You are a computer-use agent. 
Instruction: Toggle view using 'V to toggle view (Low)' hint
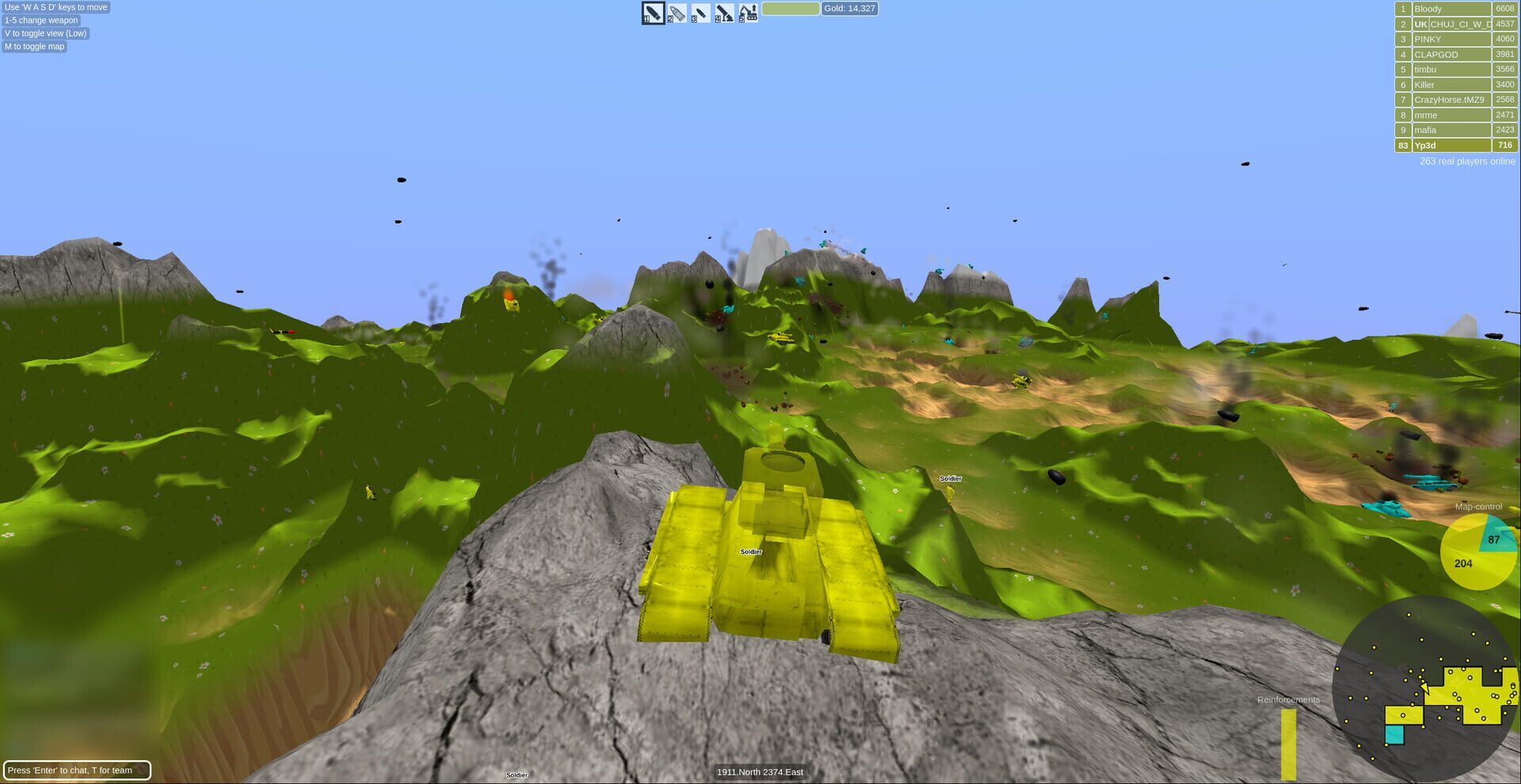tap(45, 33)
